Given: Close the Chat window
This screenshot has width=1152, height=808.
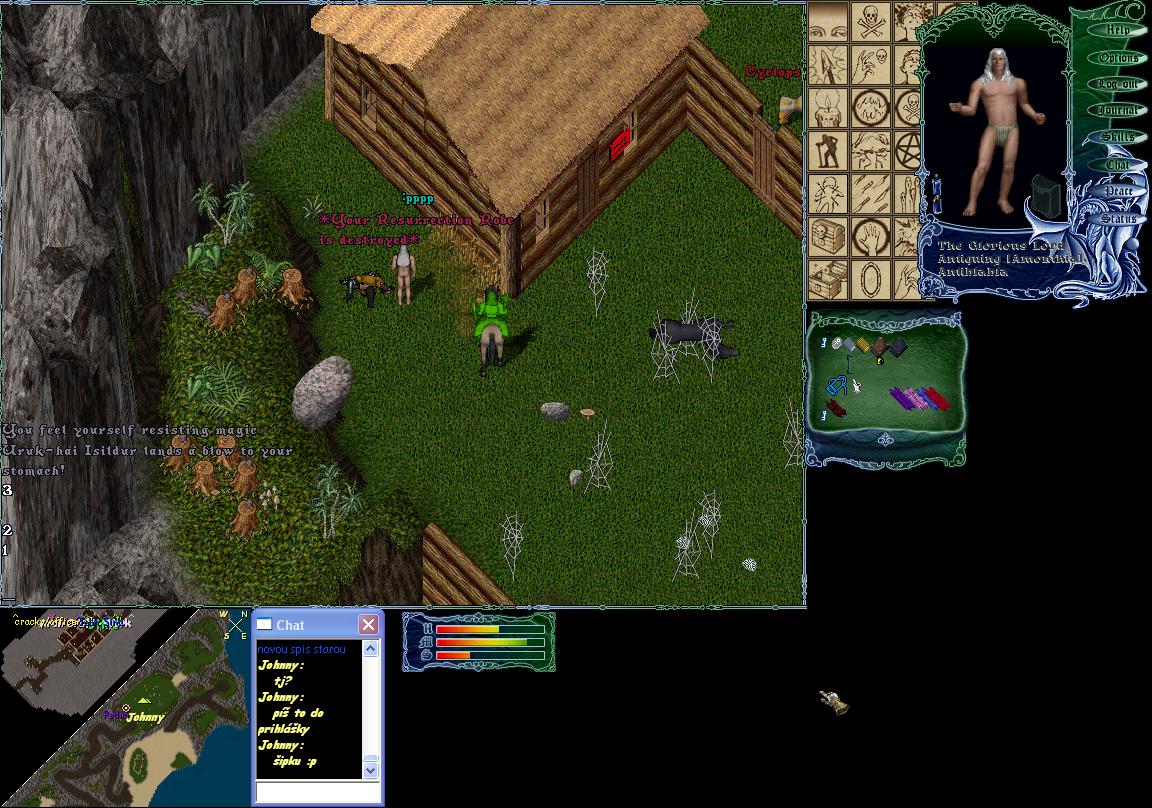Looking at the screenshot, I should tap(368, 624).
